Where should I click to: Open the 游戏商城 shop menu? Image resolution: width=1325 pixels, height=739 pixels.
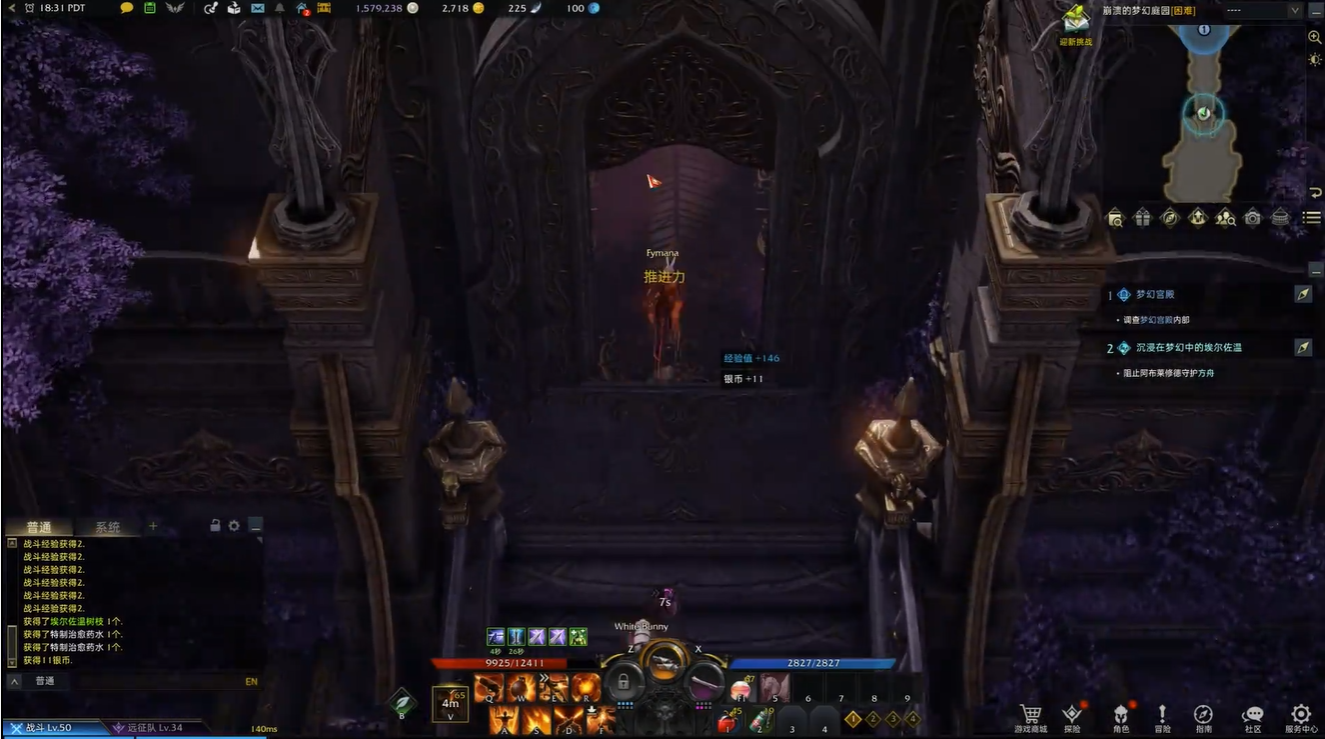click(x=1030, y=716)
